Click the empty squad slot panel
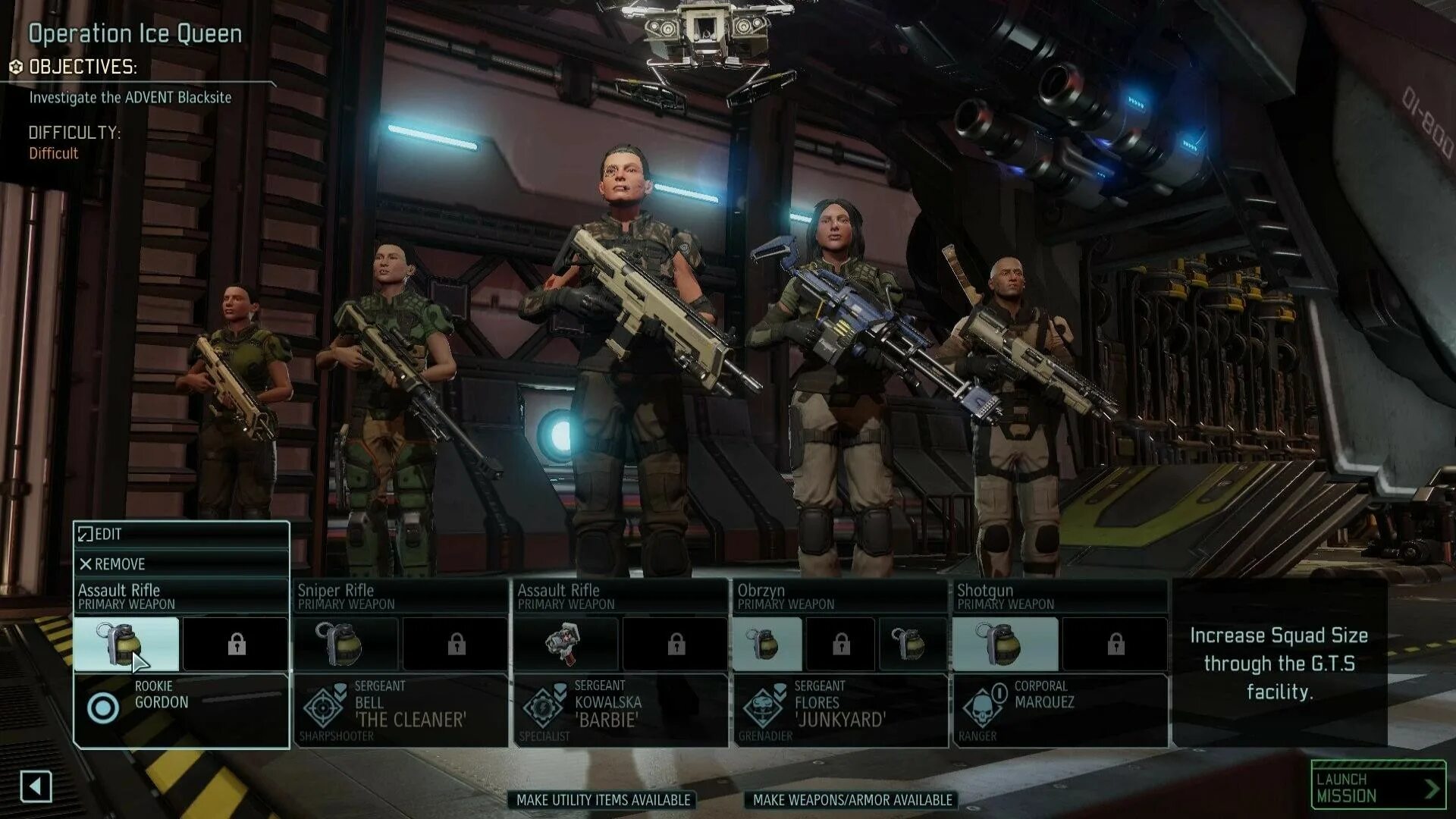The image size is (1456, 819). (1279, 663)
